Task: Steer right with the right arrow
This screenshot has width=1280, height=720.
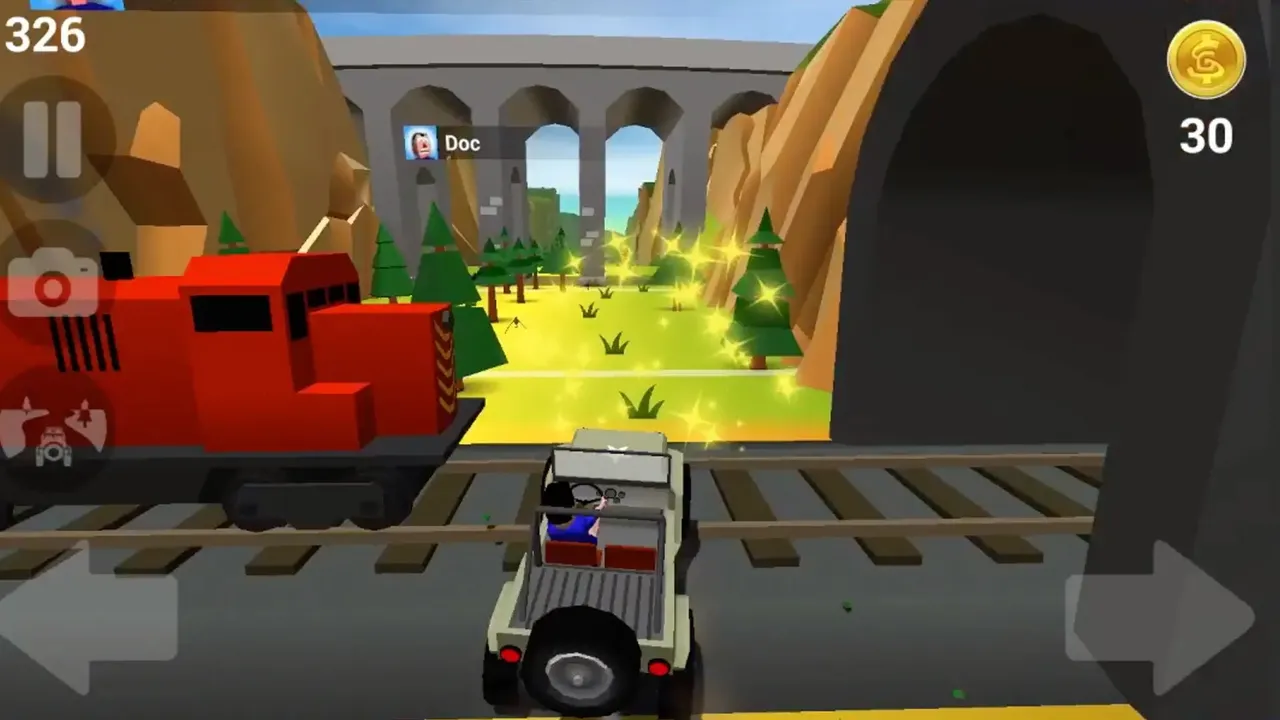Action: pos(1160,616)
